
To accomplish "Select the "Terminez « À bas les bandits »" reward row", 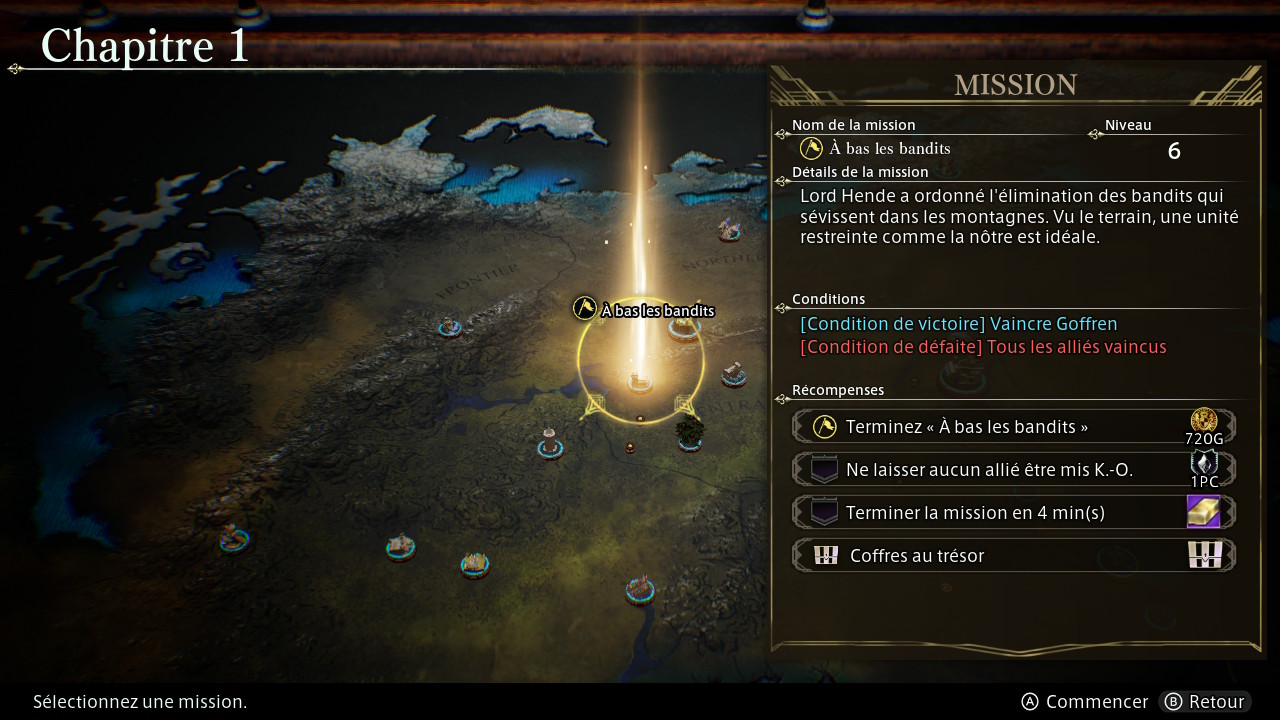I will (1013, 427).
